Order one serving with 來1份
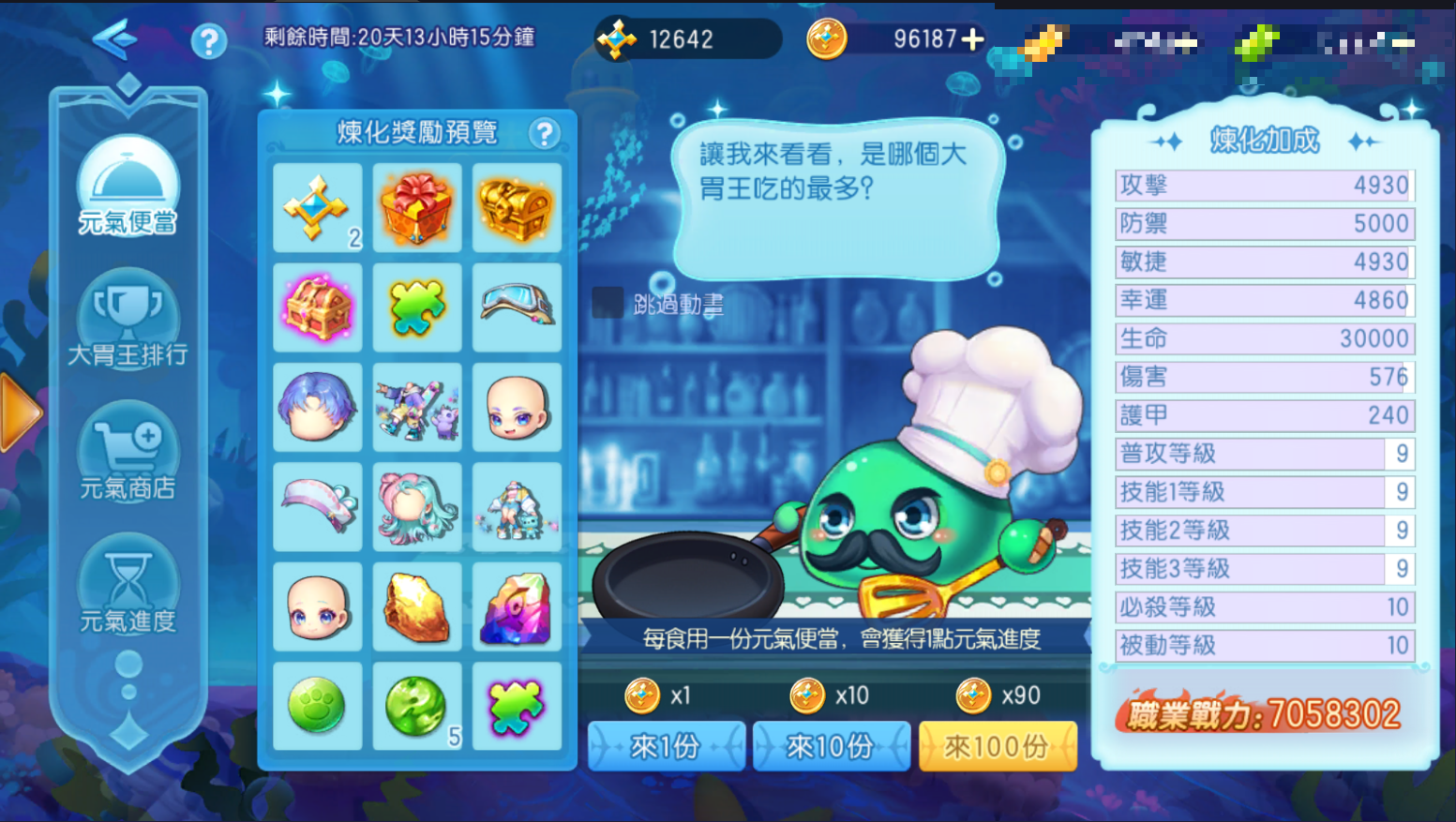Image resolution: width=1456 pixels, height=822 pixels. click(x=666, y=747)
